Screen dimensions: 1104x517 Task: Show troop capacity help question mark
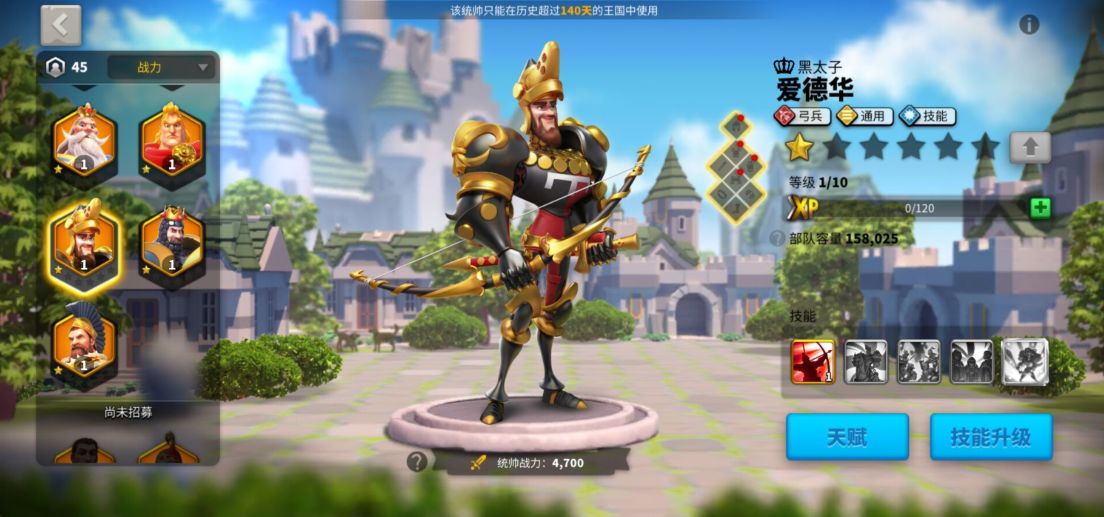coord(777,239)
